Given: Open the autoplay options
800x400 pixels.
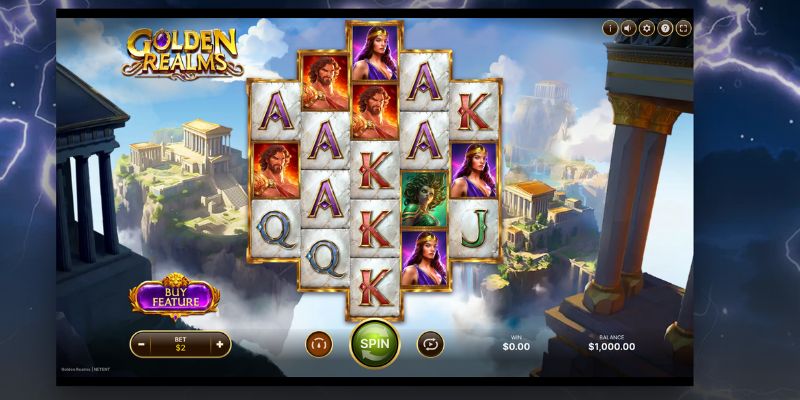Looking at the screenshot, I should [430, 343].
